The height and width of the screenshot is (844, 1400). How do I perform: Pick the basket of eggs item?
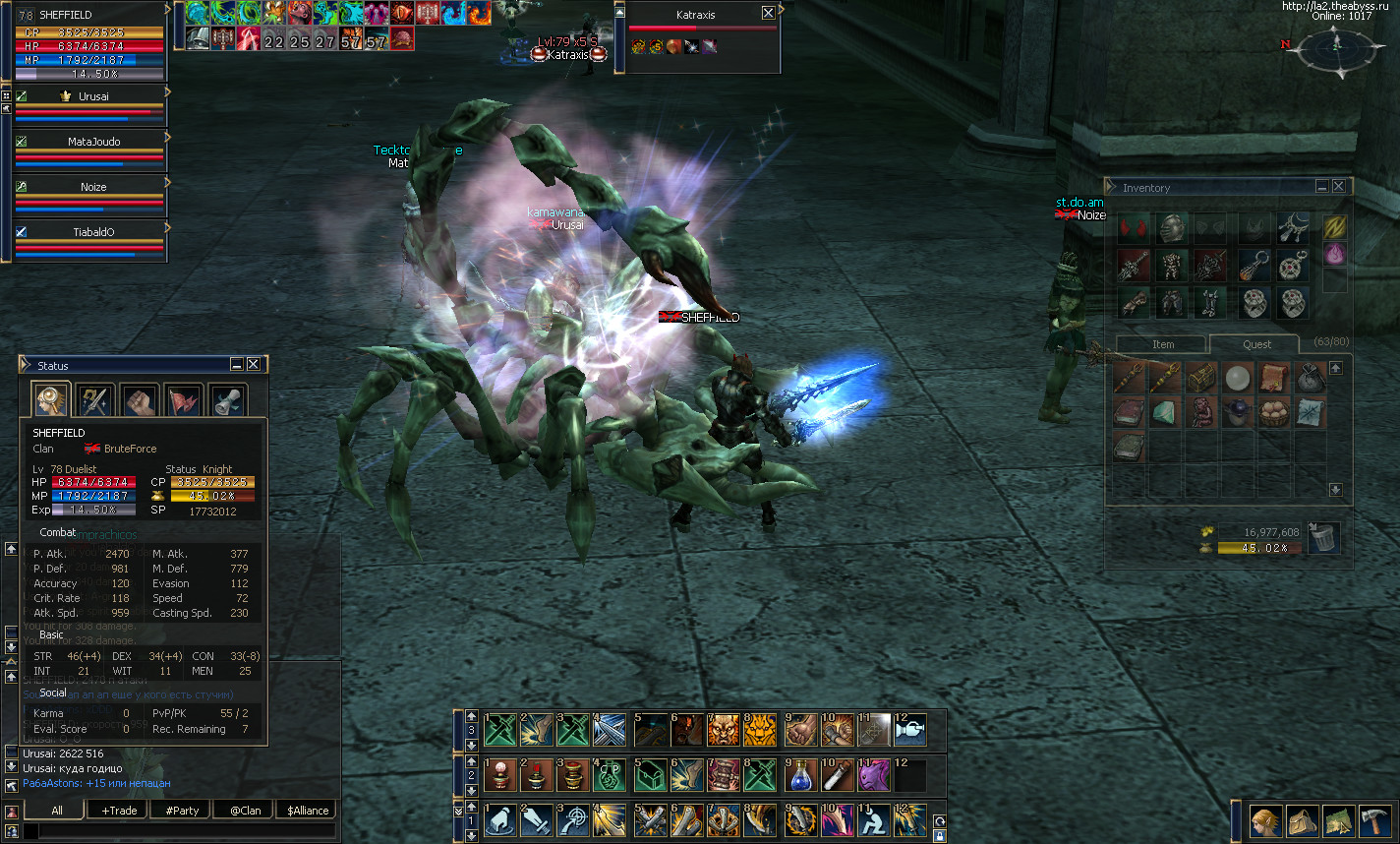(x=1273, y=411)
